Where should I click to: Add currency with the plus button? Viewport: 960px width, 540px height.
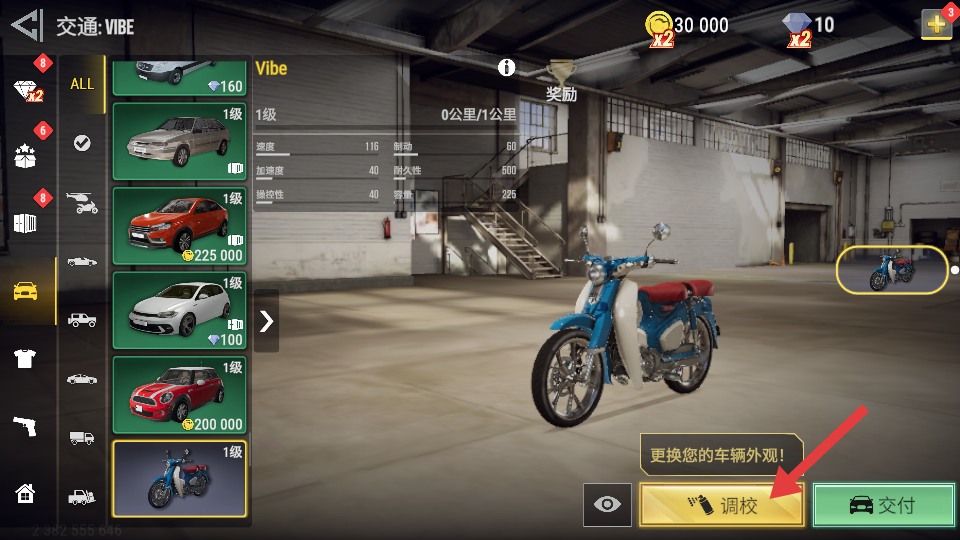(937, 25)
